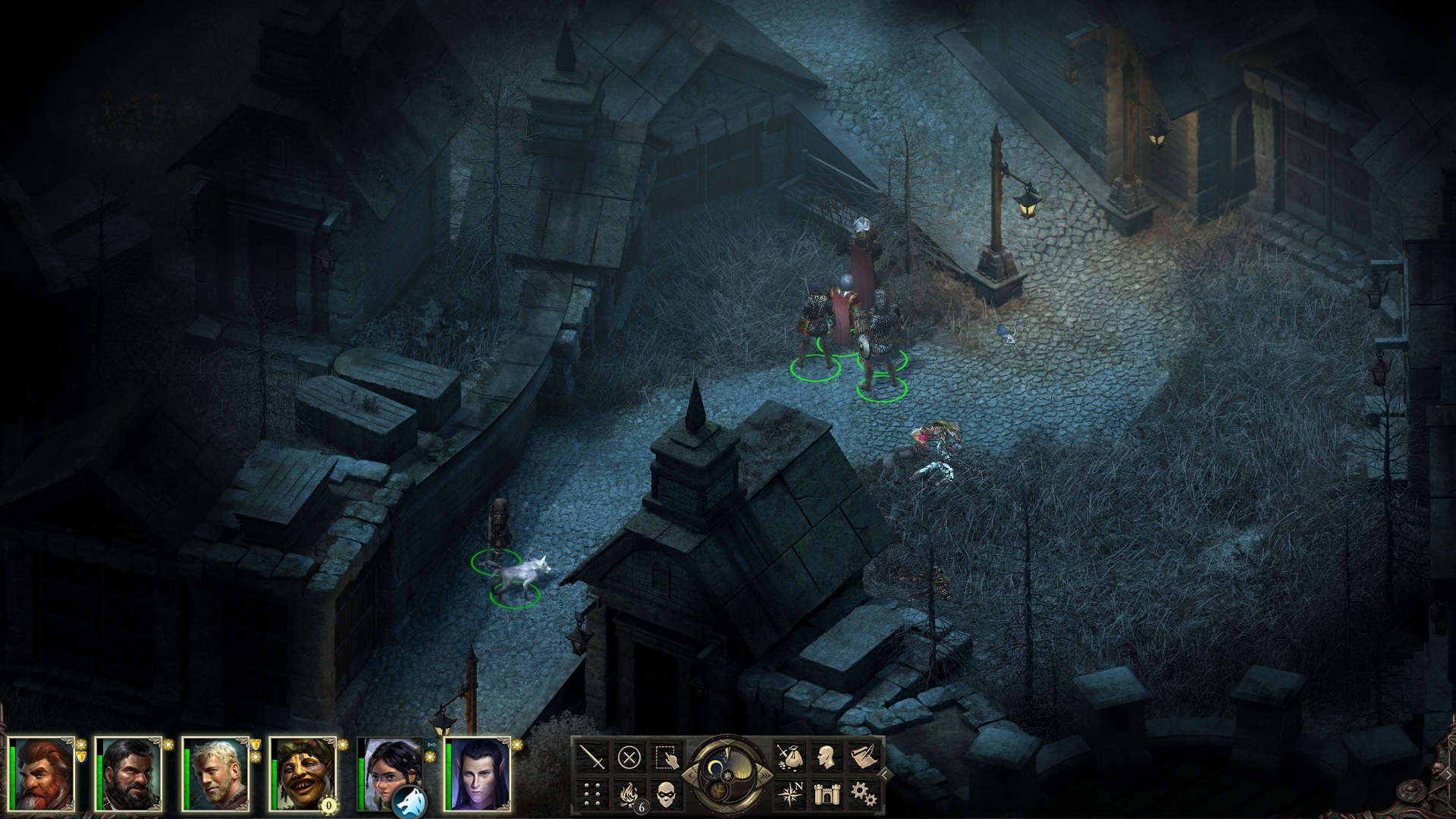Screen dimensions: 1456x819
Task: Select the pale elf's portrait
Action: 479,777
